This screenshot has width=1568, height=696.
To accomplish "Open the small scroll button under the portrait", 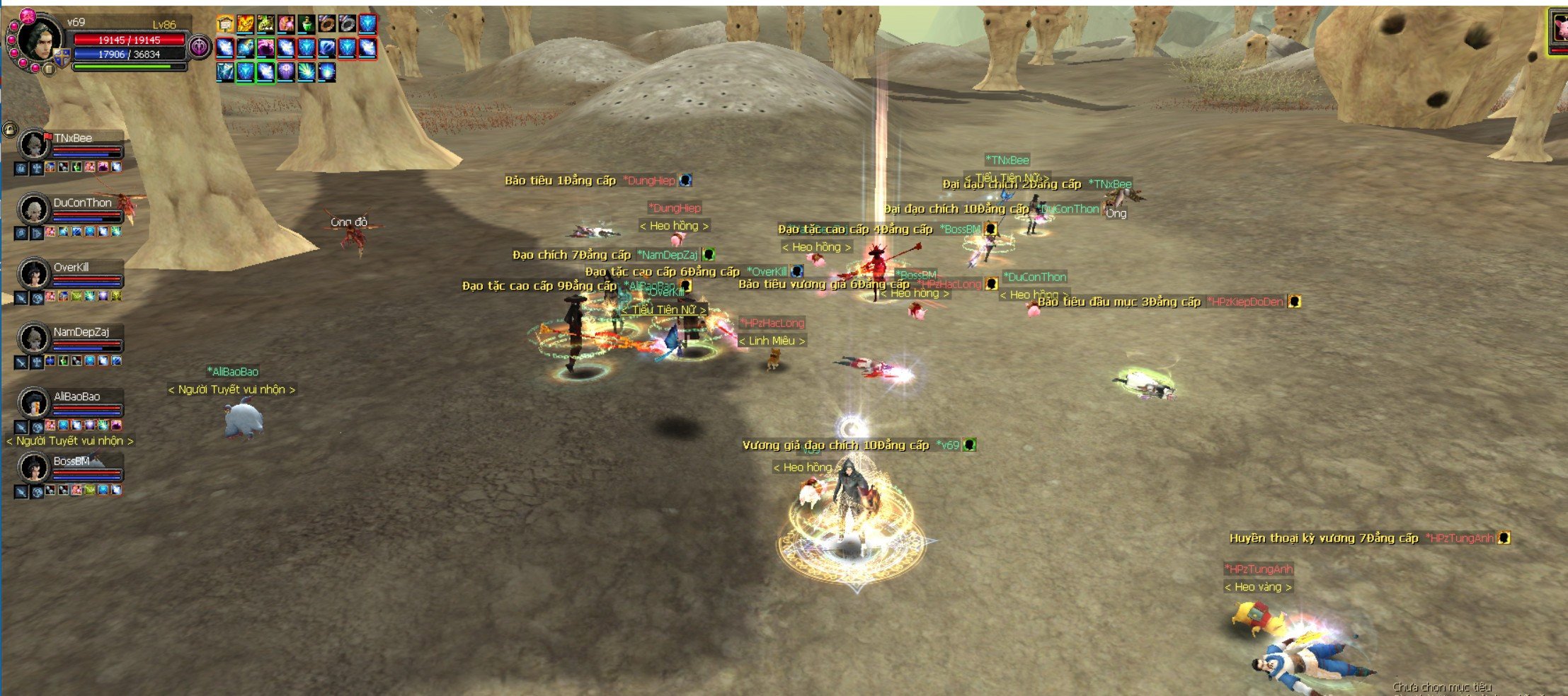I will click(49, 69).
